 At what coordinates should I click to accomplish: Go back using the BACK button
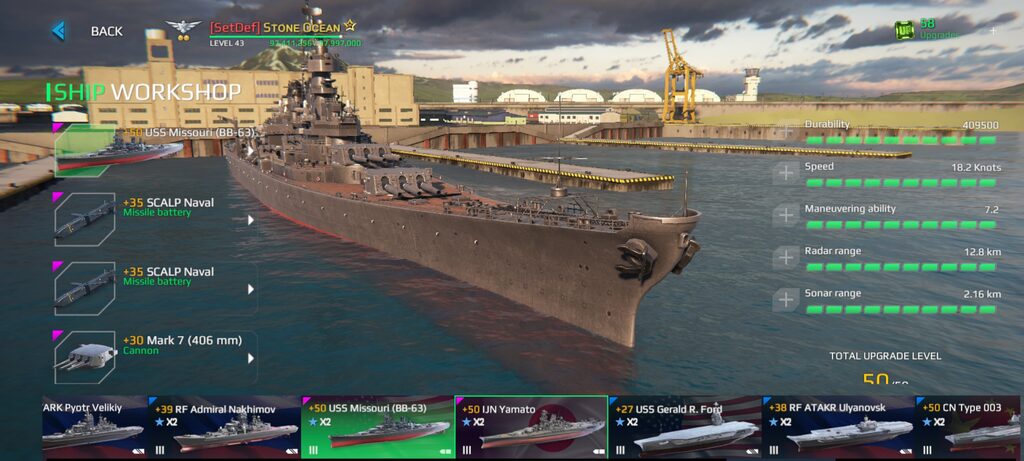[x=88, y=31]
